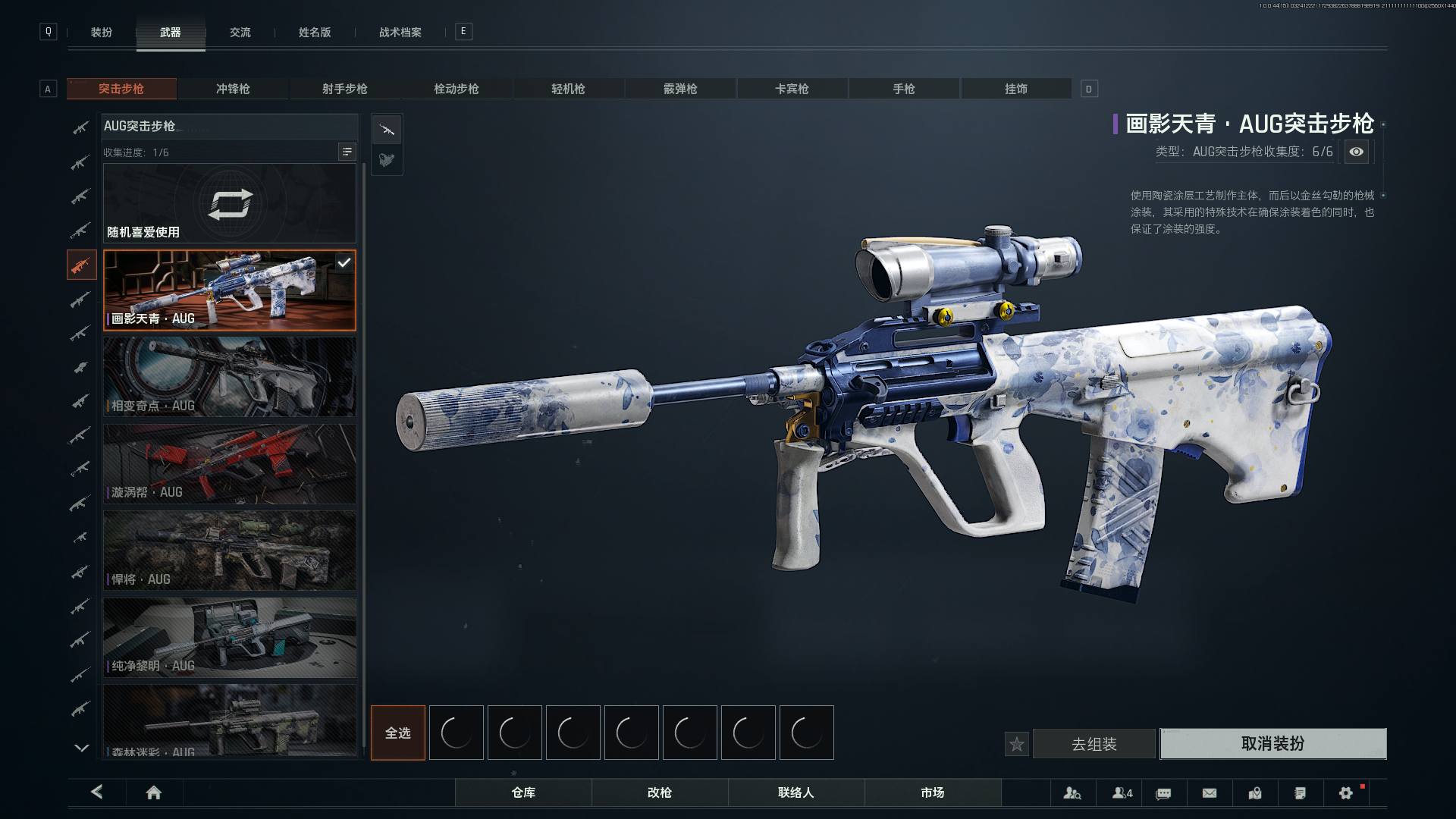Image resolution: width=1456 pixels, height=819 pixels.
Task: Pick the 相变奇点·AUG skin
Action: pyautogui.click(x=229, y=376)
